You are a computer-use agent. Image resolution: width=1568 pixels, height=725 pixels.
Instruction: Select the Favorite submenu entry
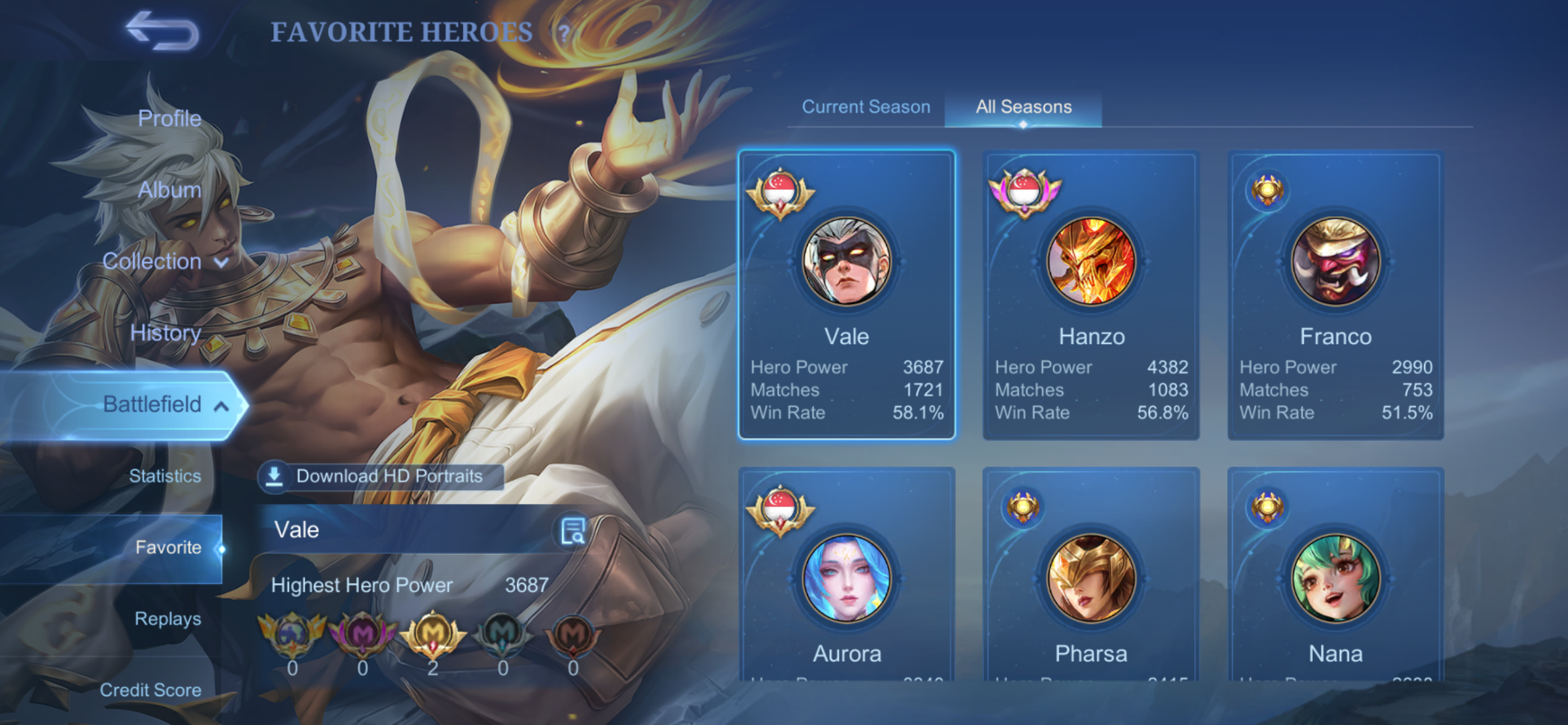pyautogui.click(x=168, y=547)
